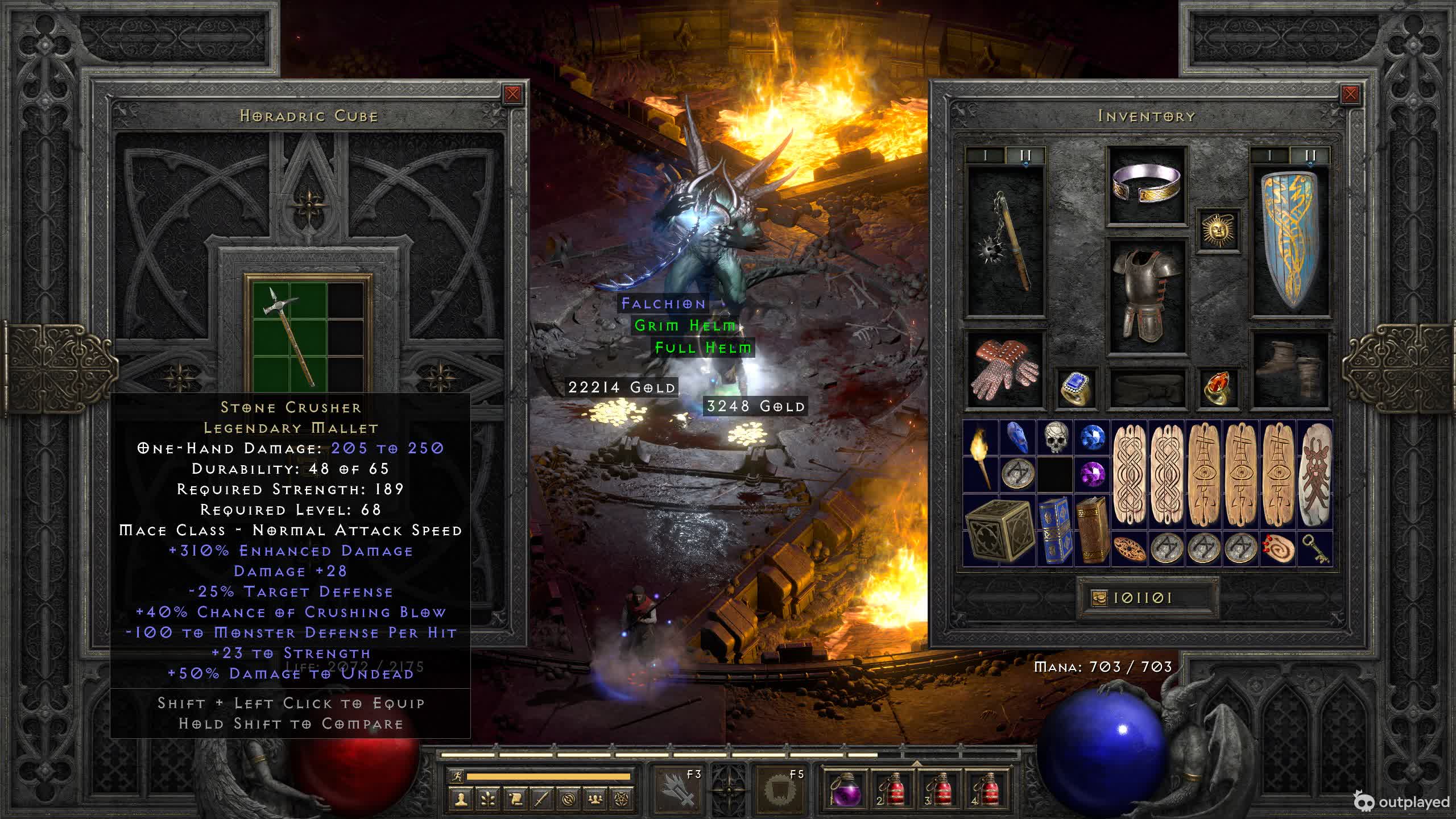Open the character screen from the mini menu
This screenshot has height=819, width=1456.
[x=460, y=799]
